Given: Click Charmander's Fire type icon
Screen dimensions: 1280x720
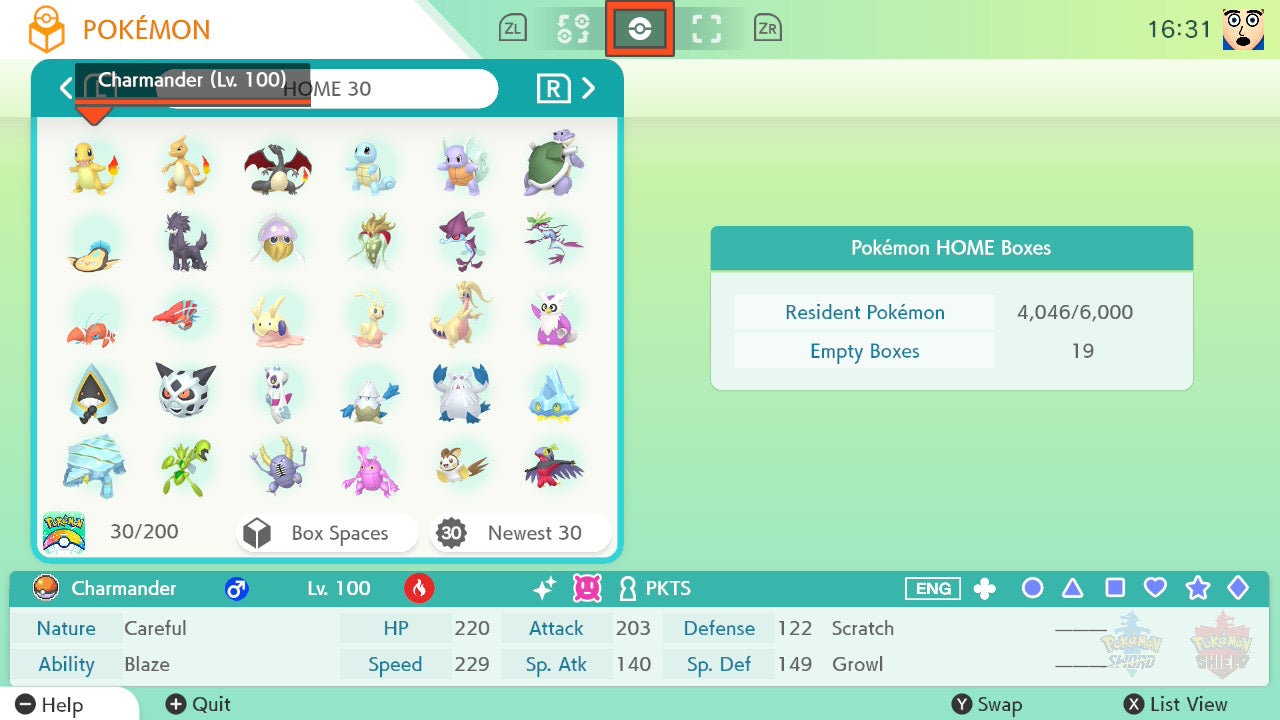Looking at the screenshot, I should (419, 589).
